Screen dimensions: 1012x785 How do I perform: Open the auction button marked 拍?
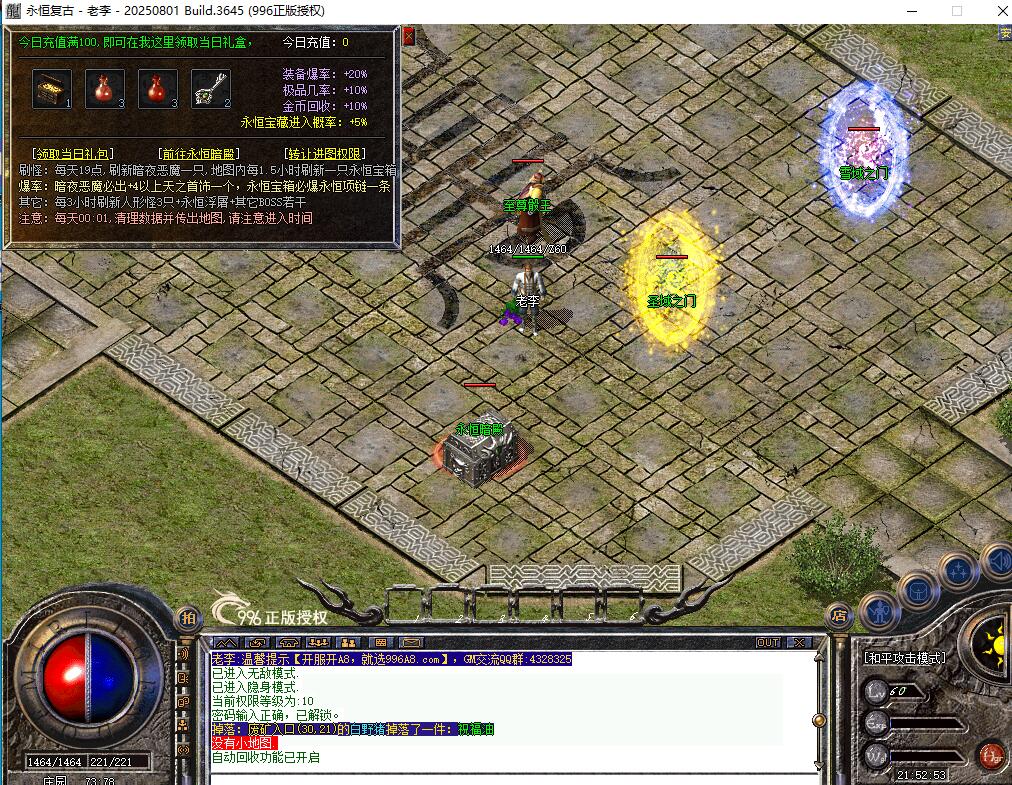(x=186, y=617)
